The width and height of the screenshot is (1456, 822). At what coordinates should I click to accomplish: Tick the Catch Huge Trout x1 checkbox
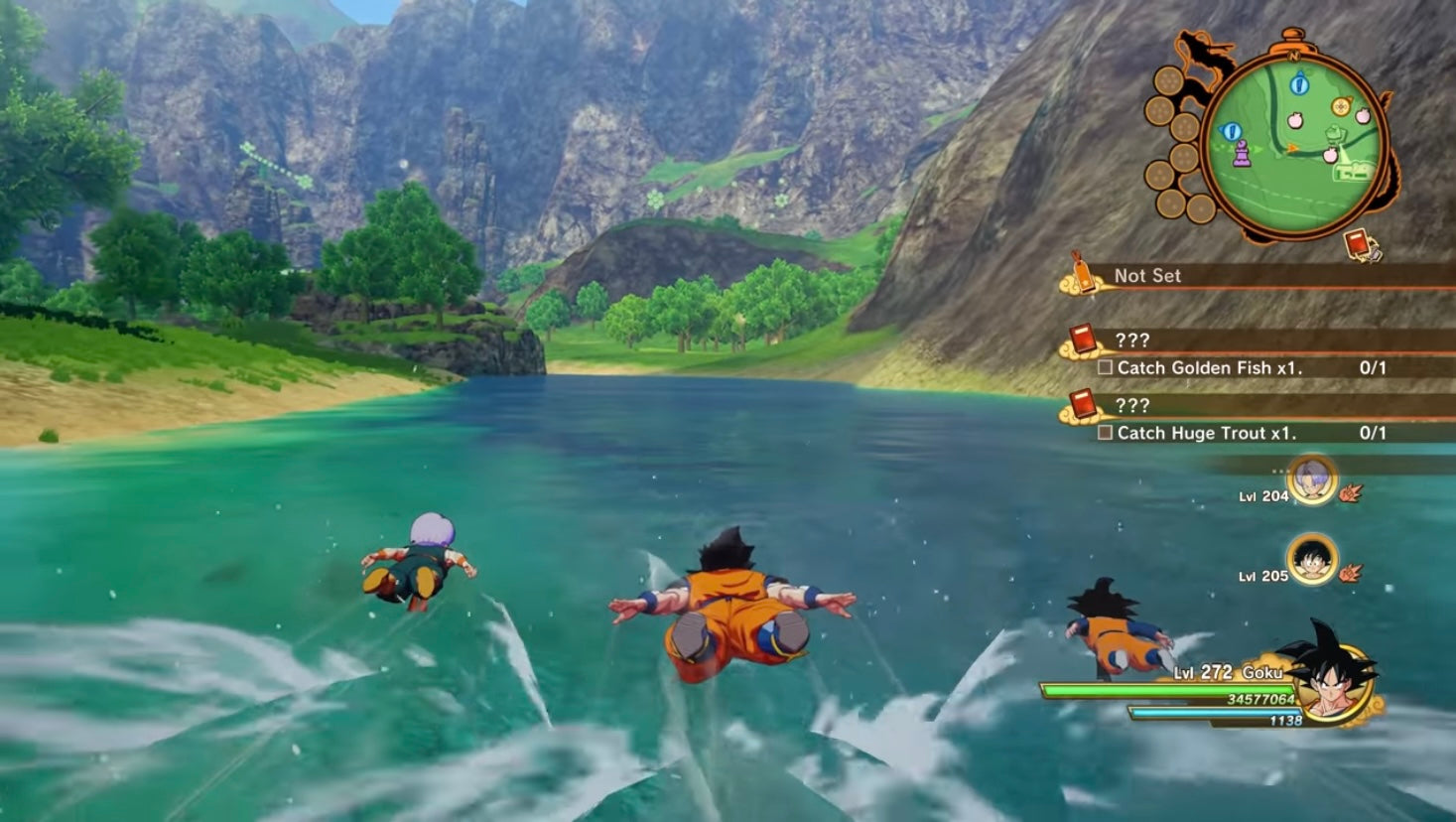1103,434
